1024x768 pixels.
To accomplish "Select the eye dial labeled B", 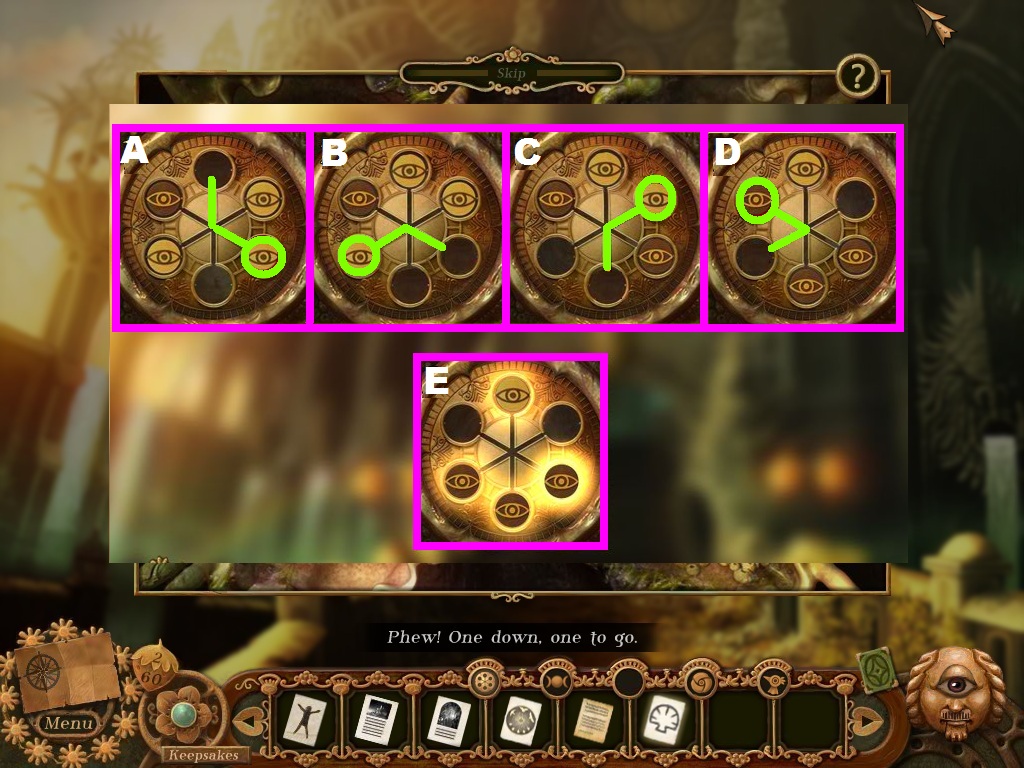I will coord(408,228).
